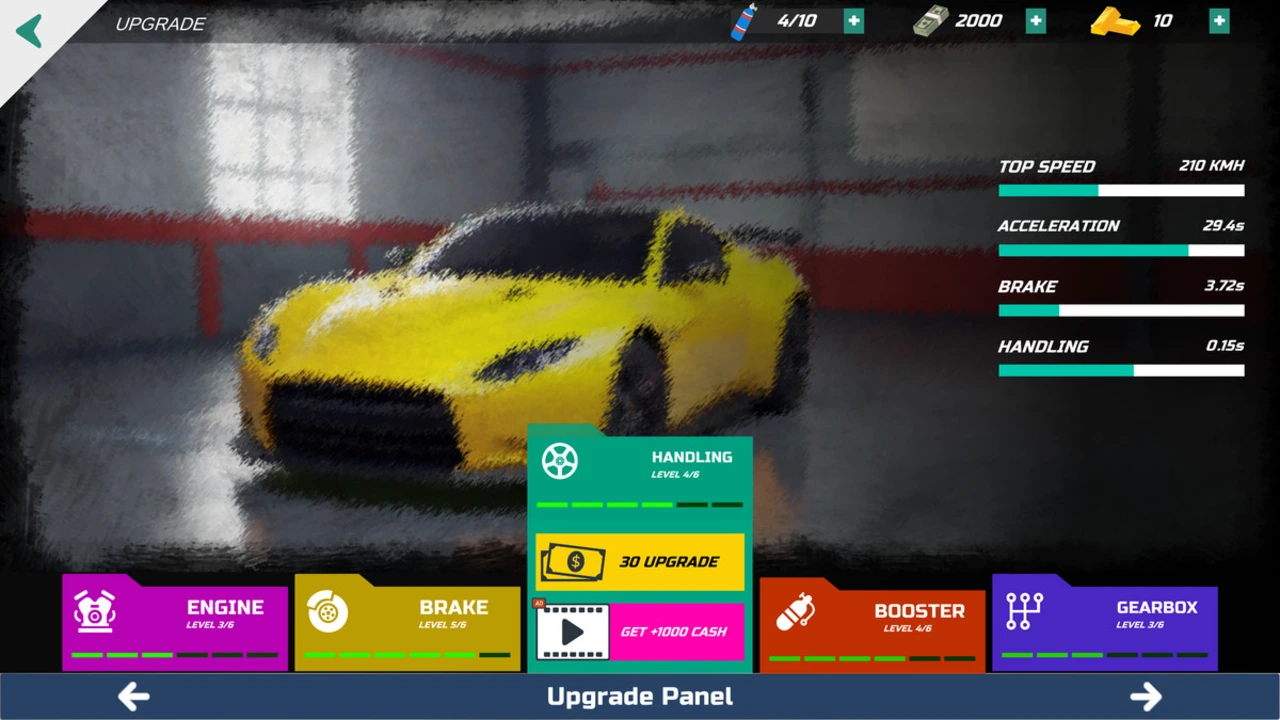Open the Handling upgrade card
1280x720 pixels.
click(640, 468)
